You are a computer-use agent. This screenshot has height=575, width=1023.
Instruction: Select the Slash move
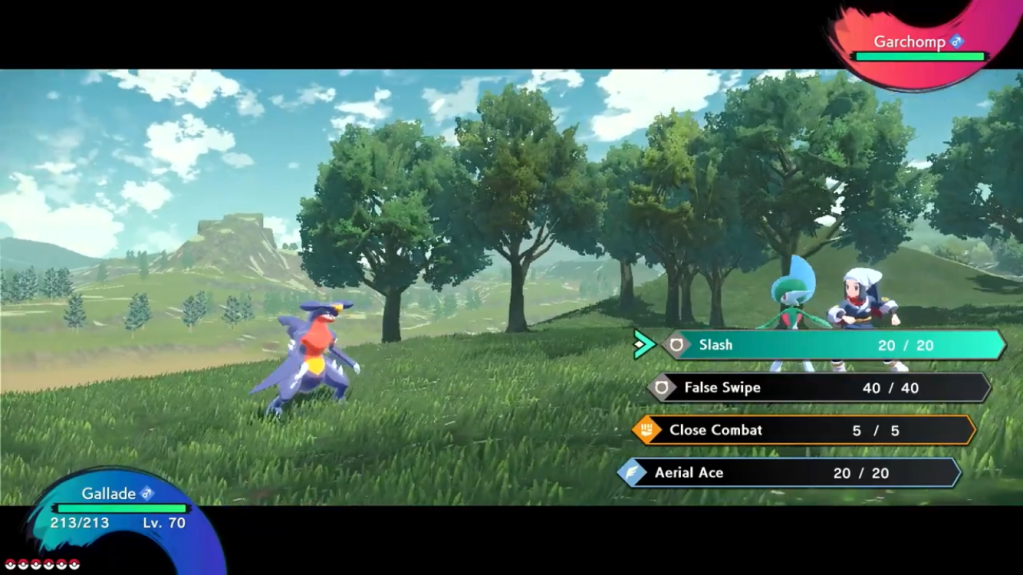832,345
